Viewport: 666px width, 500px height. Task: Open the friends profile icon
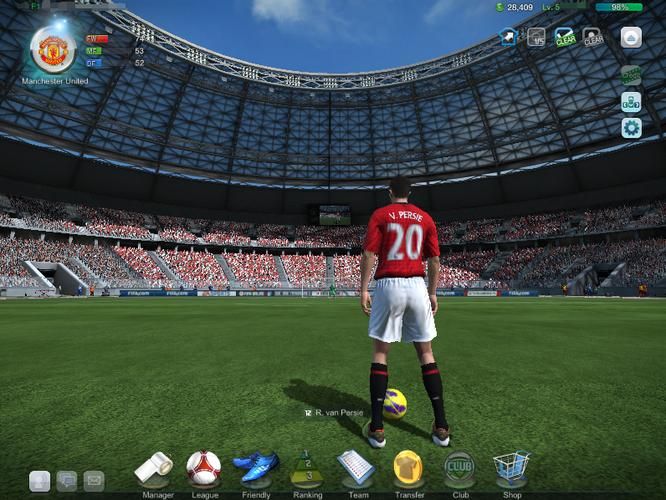(39, 480)
